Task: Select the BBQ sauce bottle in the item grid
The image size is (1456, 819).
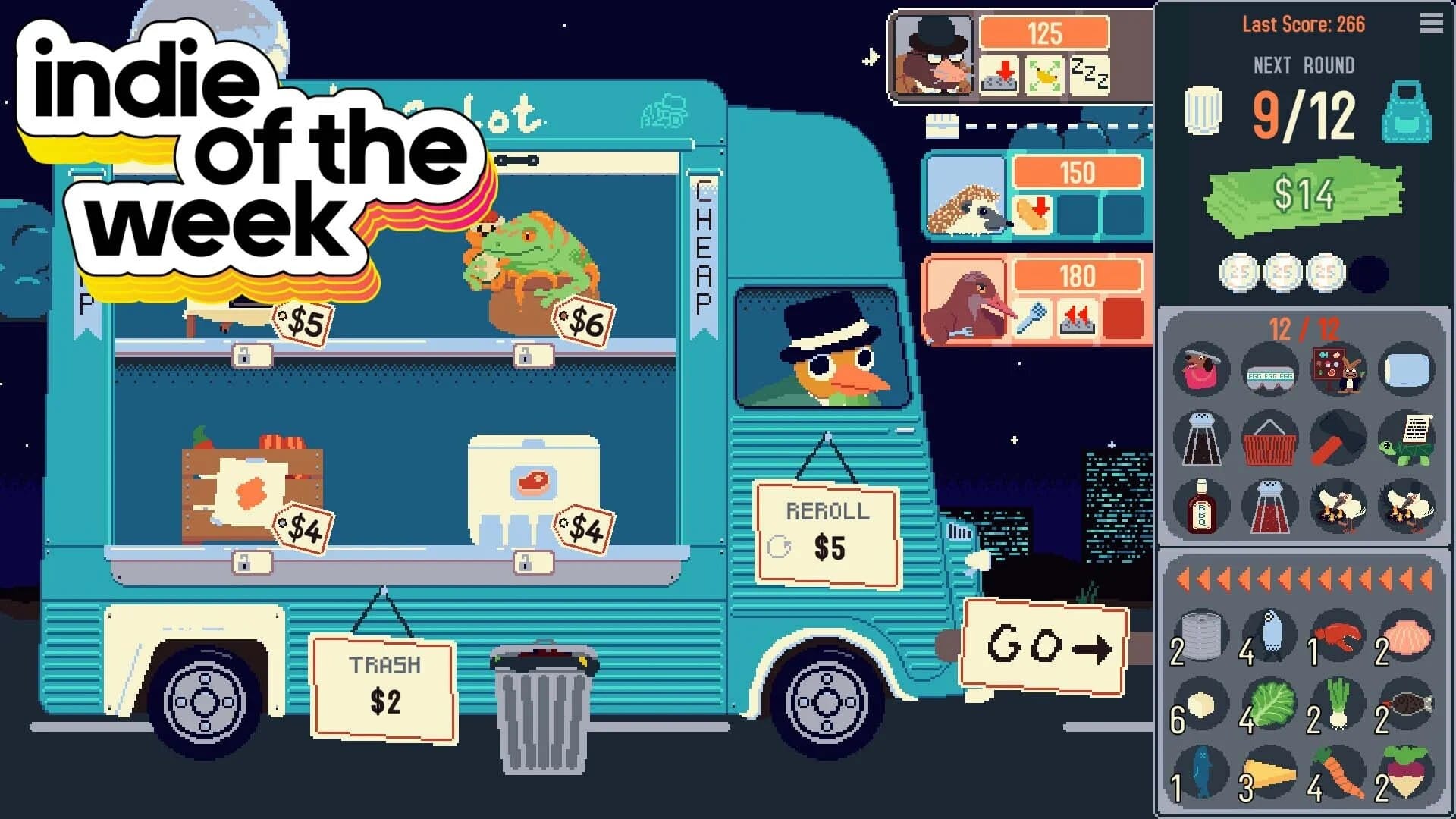Action: click(1200, 507)
